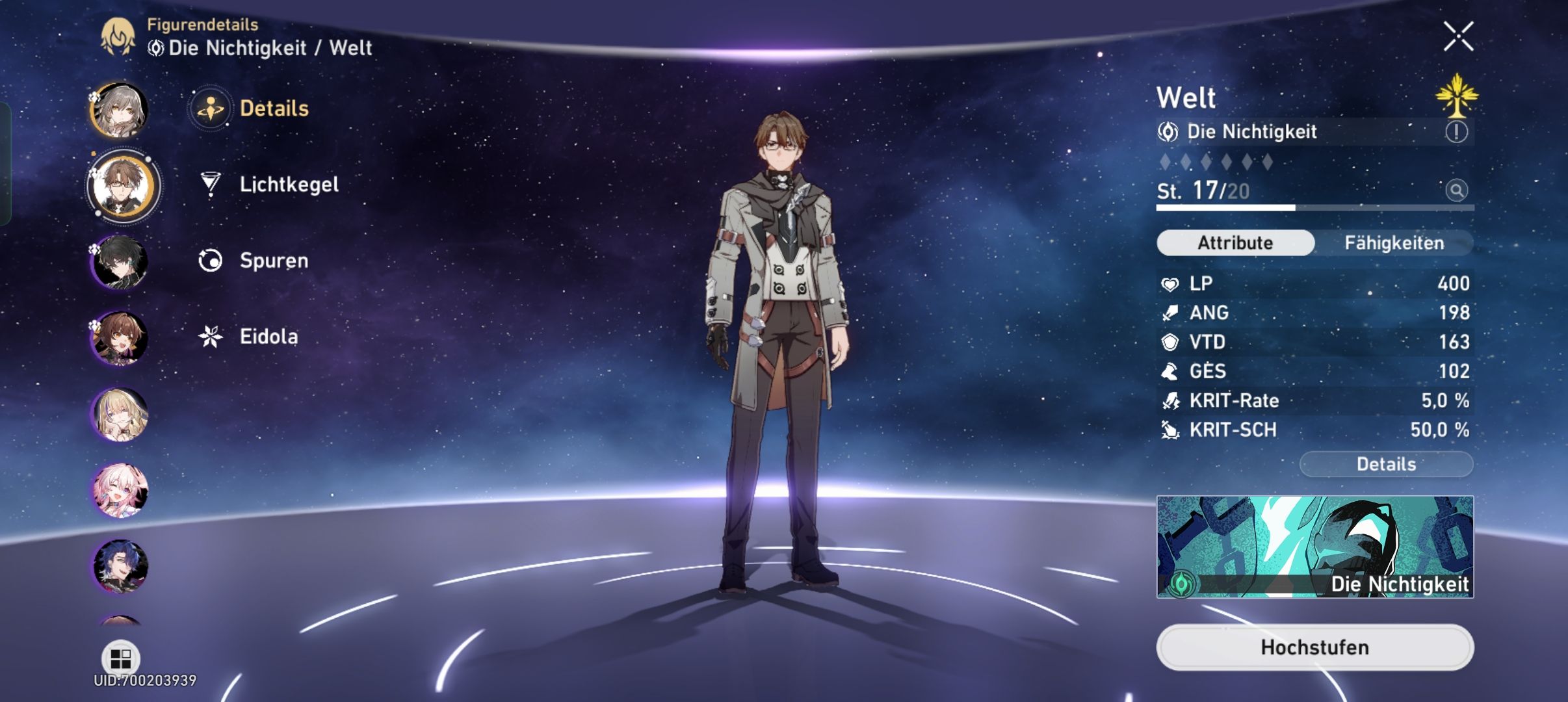Click the Die Nichtigkeit path symbol next to Welt
1568x702 pixels.
coord(1169,131)
